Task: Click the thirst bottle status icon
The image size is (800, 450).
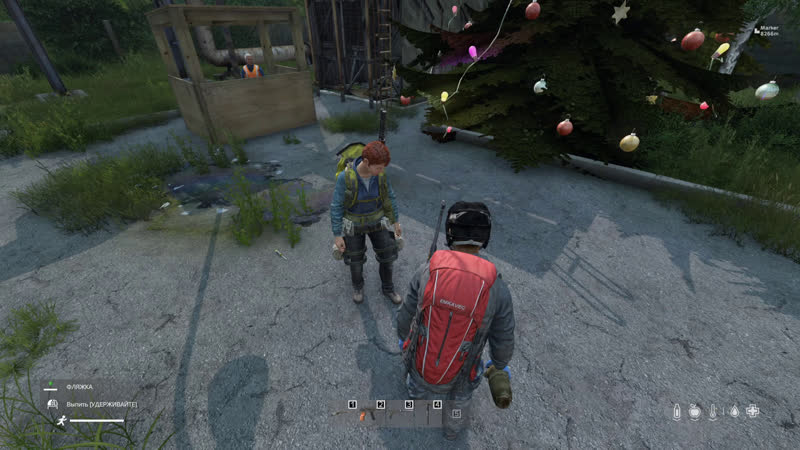Action: (x=676, y=411)
